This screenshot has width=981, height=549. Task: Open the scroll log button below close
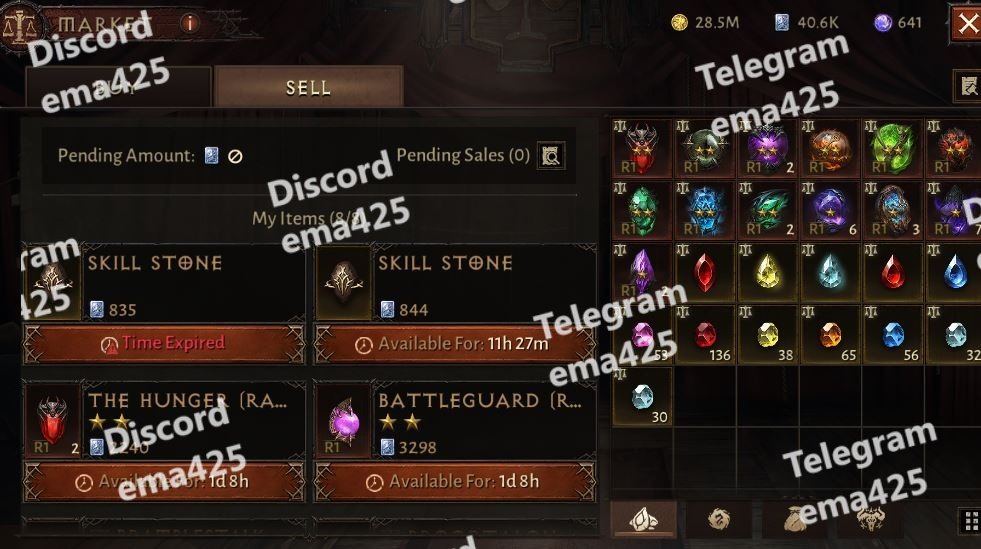click(967, 86)
